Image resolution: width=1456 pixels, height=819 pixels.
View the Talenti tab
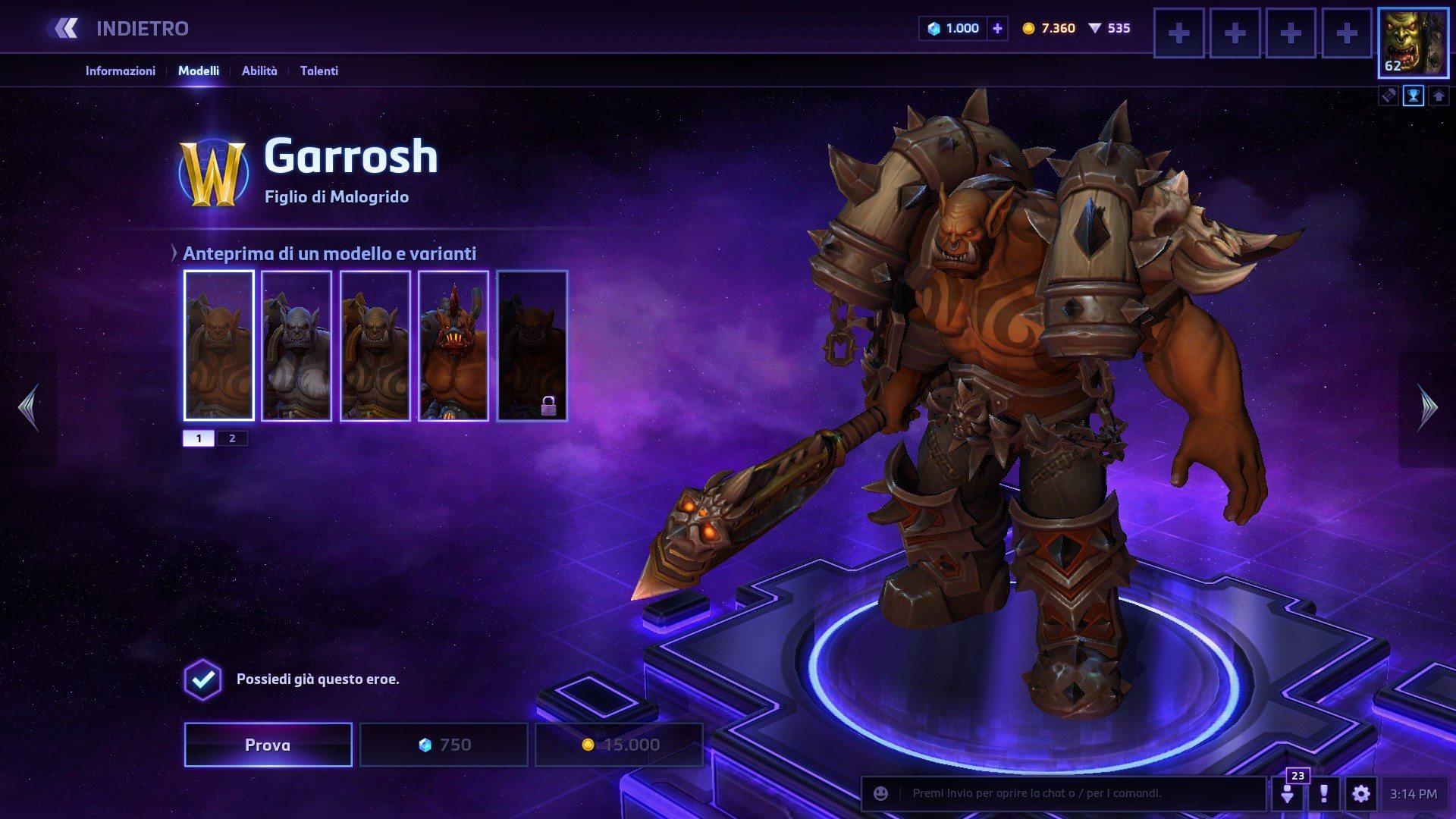coord(318,71)
